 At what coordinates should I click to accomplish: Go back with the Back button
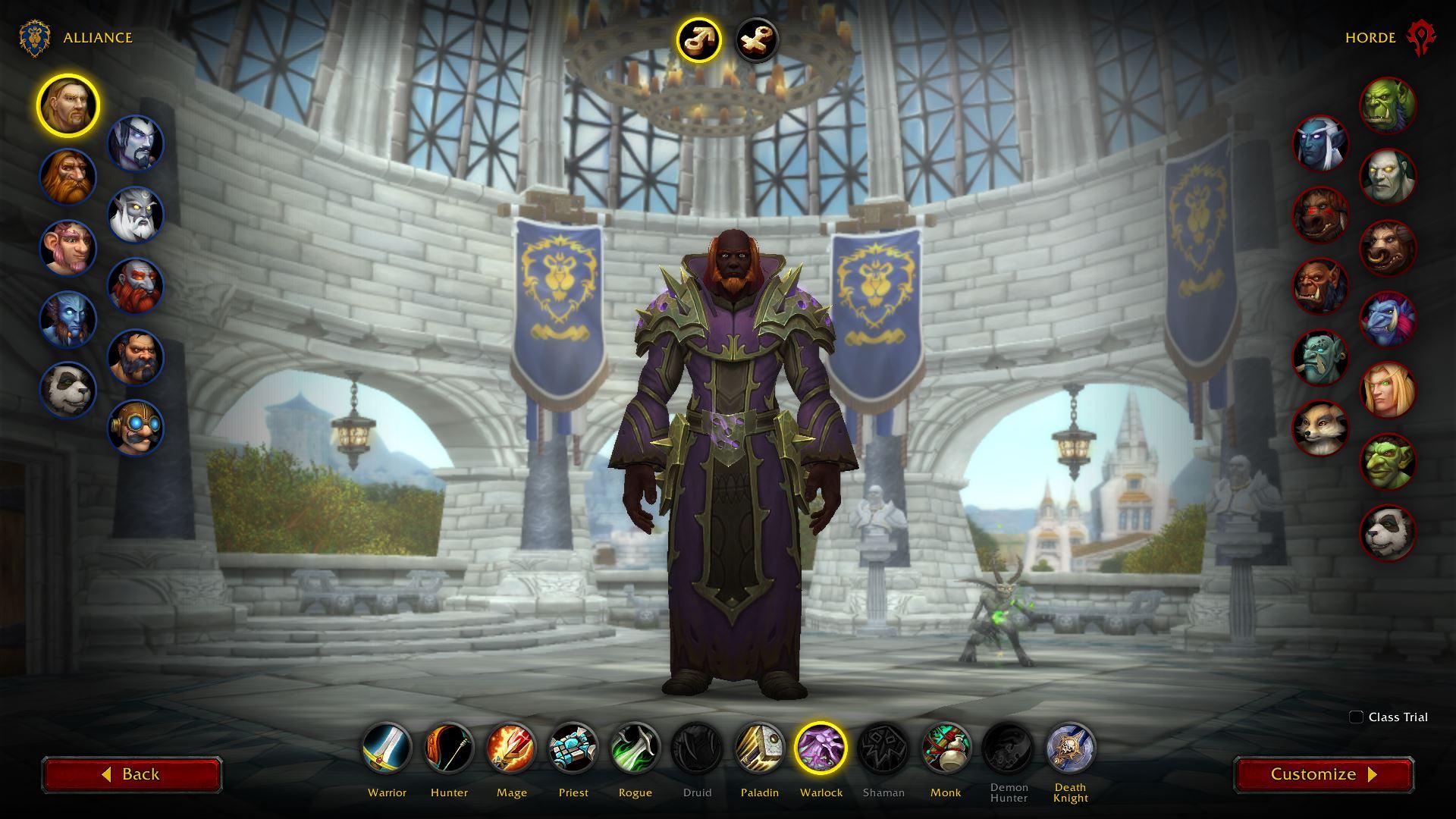132,774
